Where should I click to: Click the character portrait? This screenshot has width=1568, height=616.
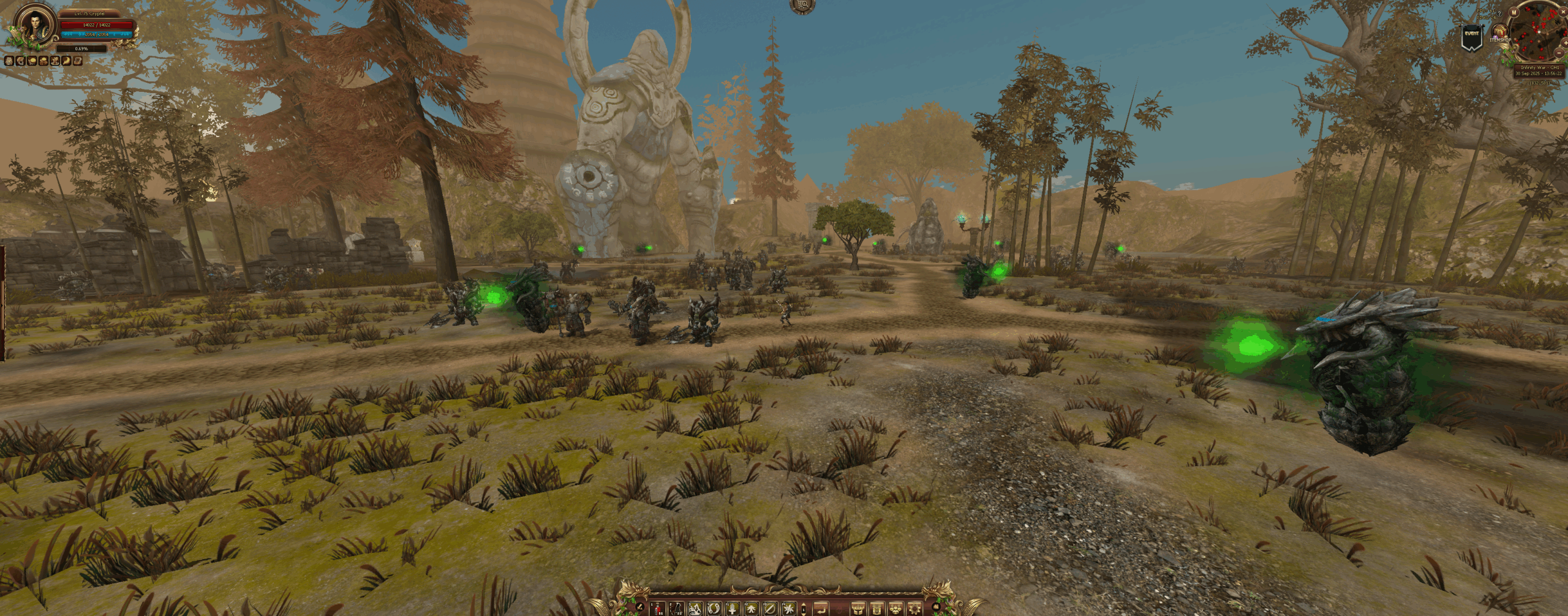point(35,26)
